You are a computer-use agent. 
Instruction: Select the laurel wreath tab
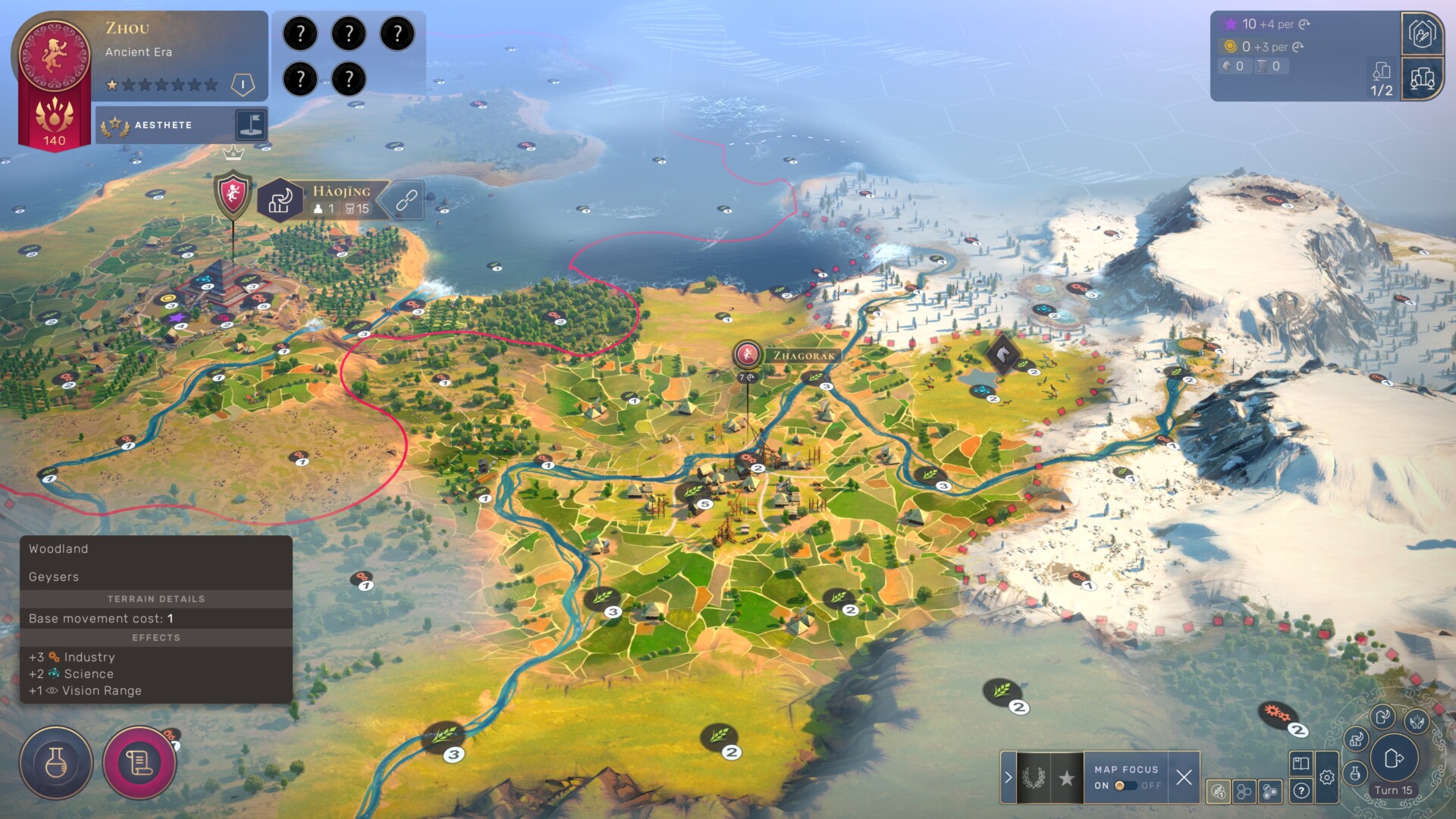point(1033,777)
